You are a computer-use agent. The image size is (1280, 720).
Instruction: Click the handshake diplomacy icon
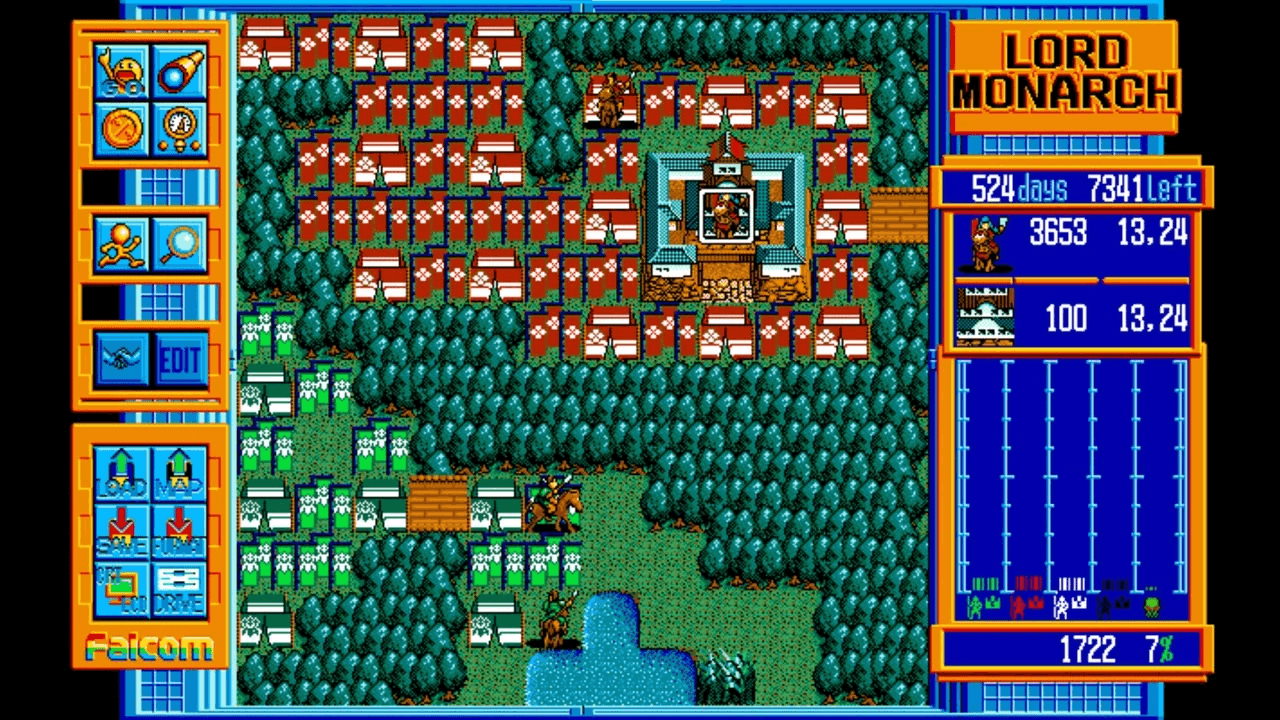point(120,360)
